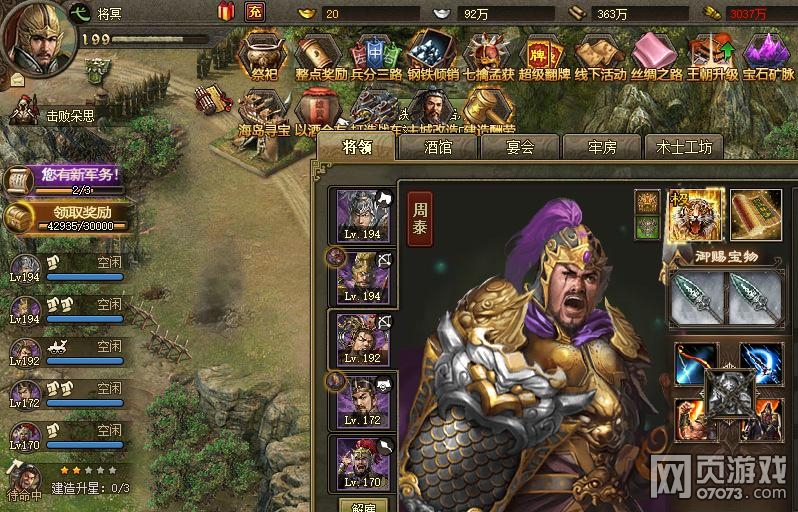Select the Lv. 172 general in the list
Viewport: 798px width, 512px height.
coord(360,402)
